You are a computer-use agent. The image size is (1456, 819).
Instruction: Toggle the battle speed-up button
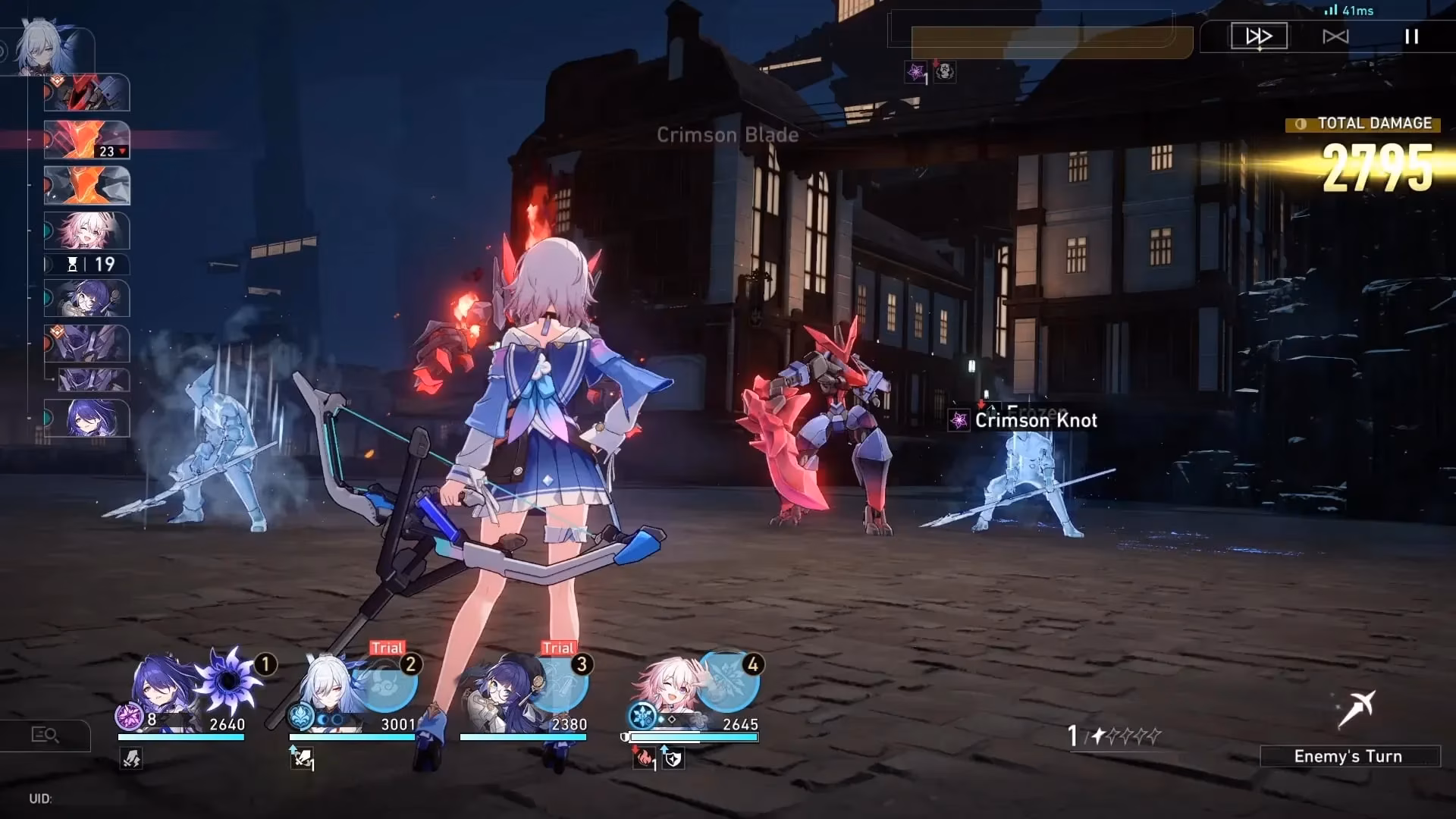[x=1259, y=36]
